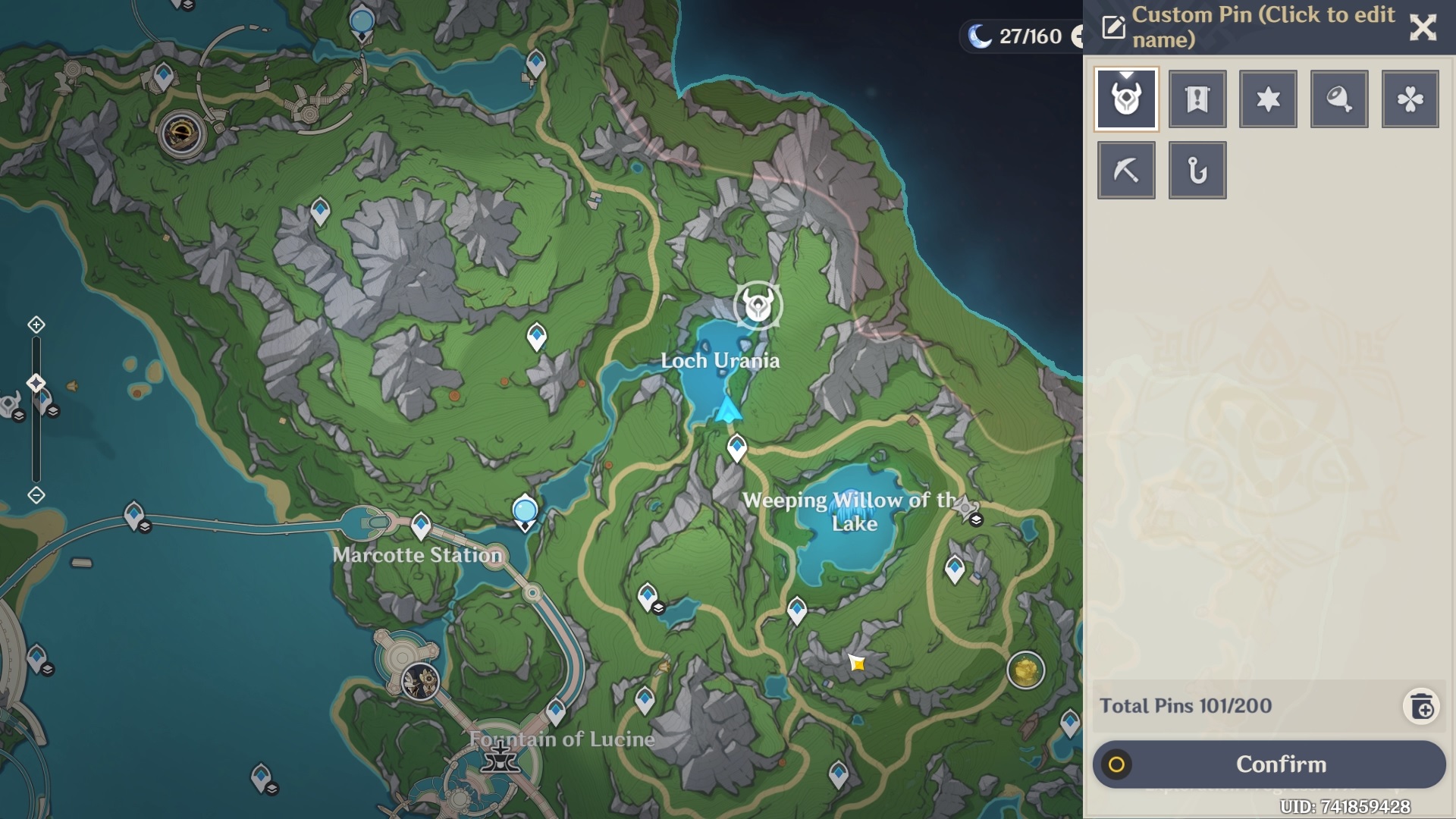Pick the pickaxe pin icon

1126,171
